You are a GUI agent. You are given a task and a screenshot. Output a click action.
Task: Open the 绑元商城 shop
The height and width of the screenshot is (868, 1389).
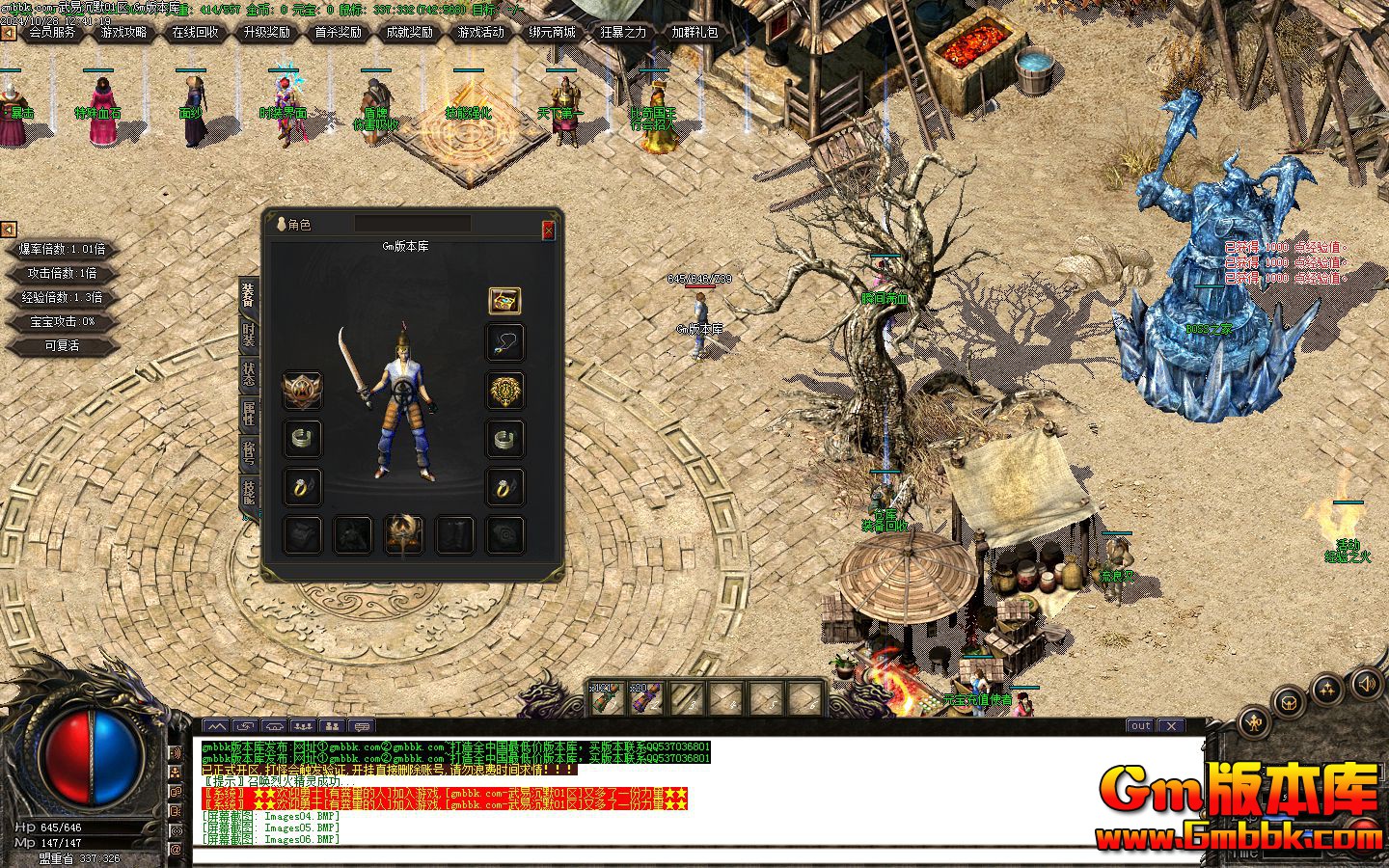click(x=552, y=32)
